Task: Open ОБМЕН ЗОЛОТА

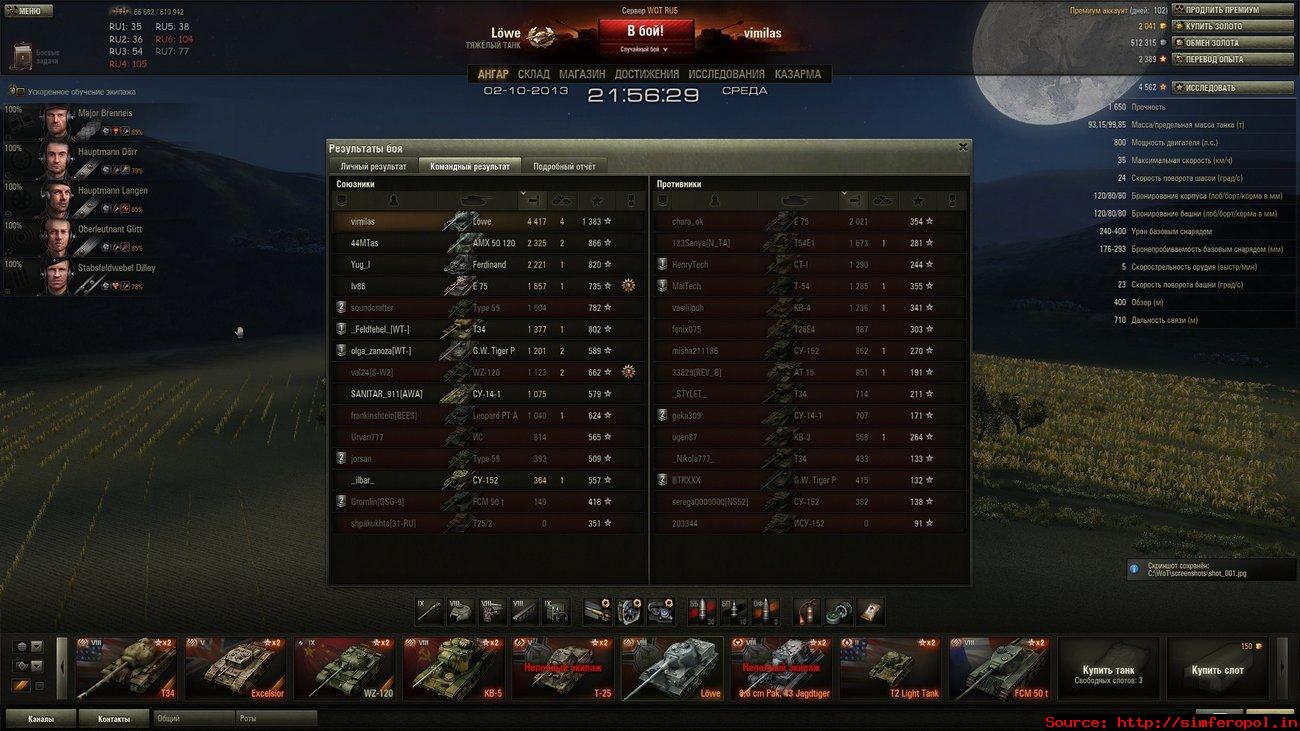Action: [1232, 43]
